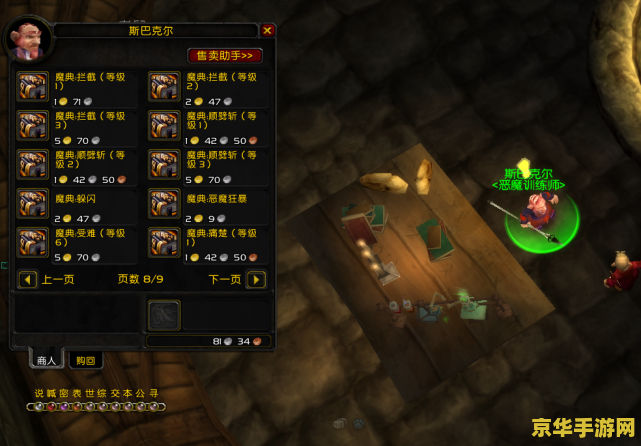This screenshot has height=446, width=641.
Task: Select the 魔典:躲闪 grimoire
Action: click(33, 204)
